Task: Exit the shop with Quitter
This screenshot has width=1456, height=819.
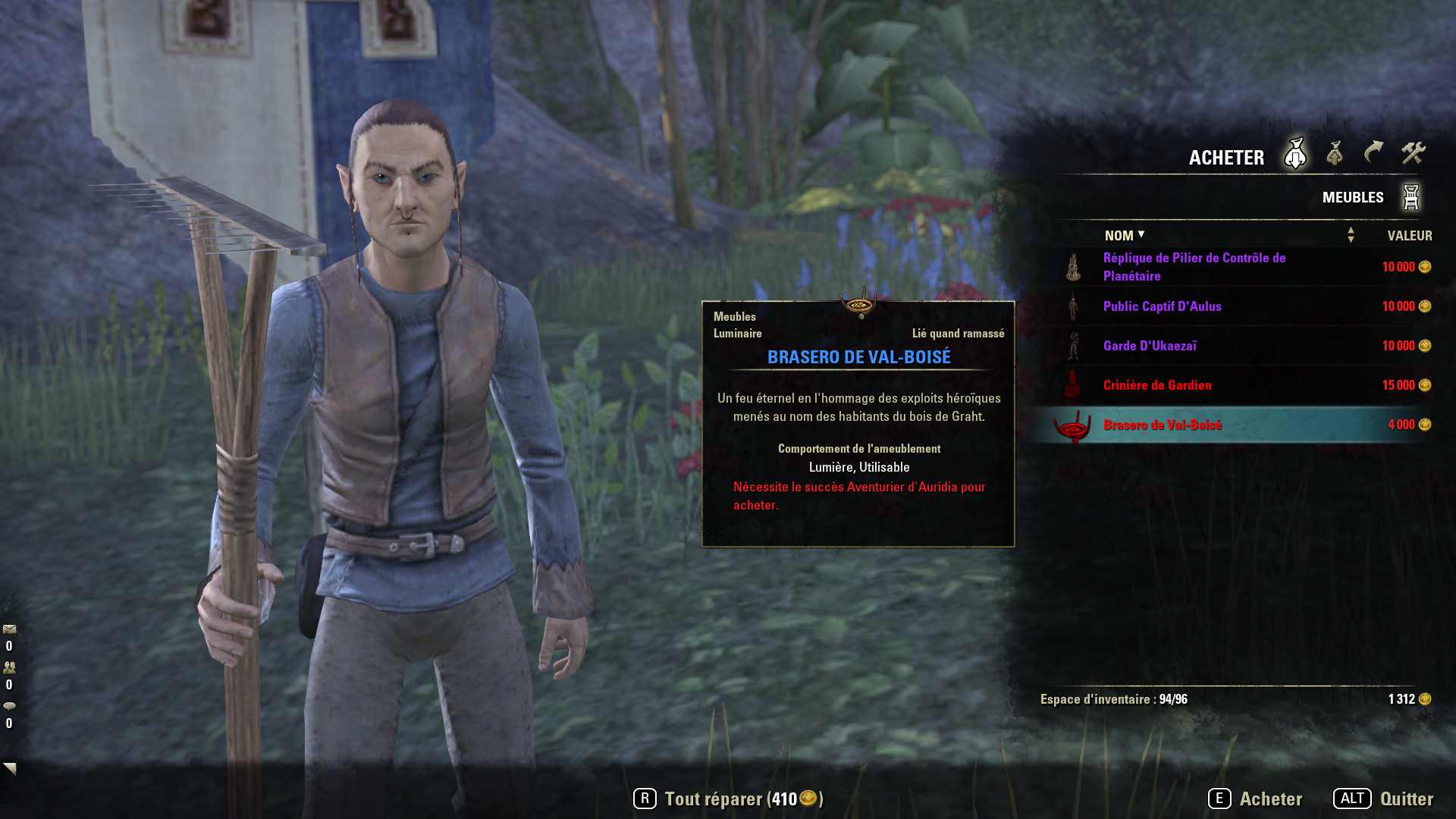Action: (1384, 799)
